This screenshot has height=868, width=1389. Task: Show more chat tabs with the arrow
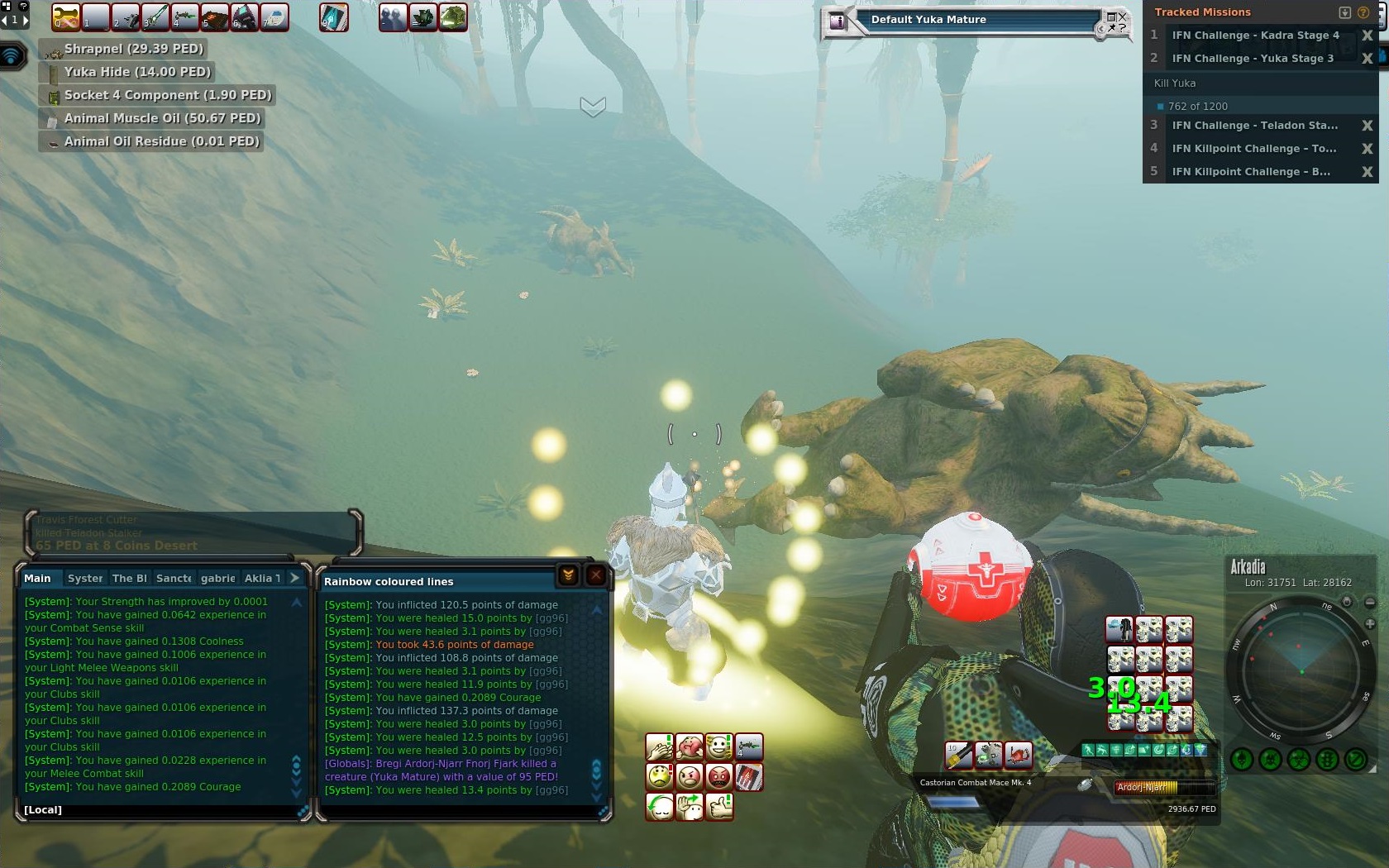point(294,578)
